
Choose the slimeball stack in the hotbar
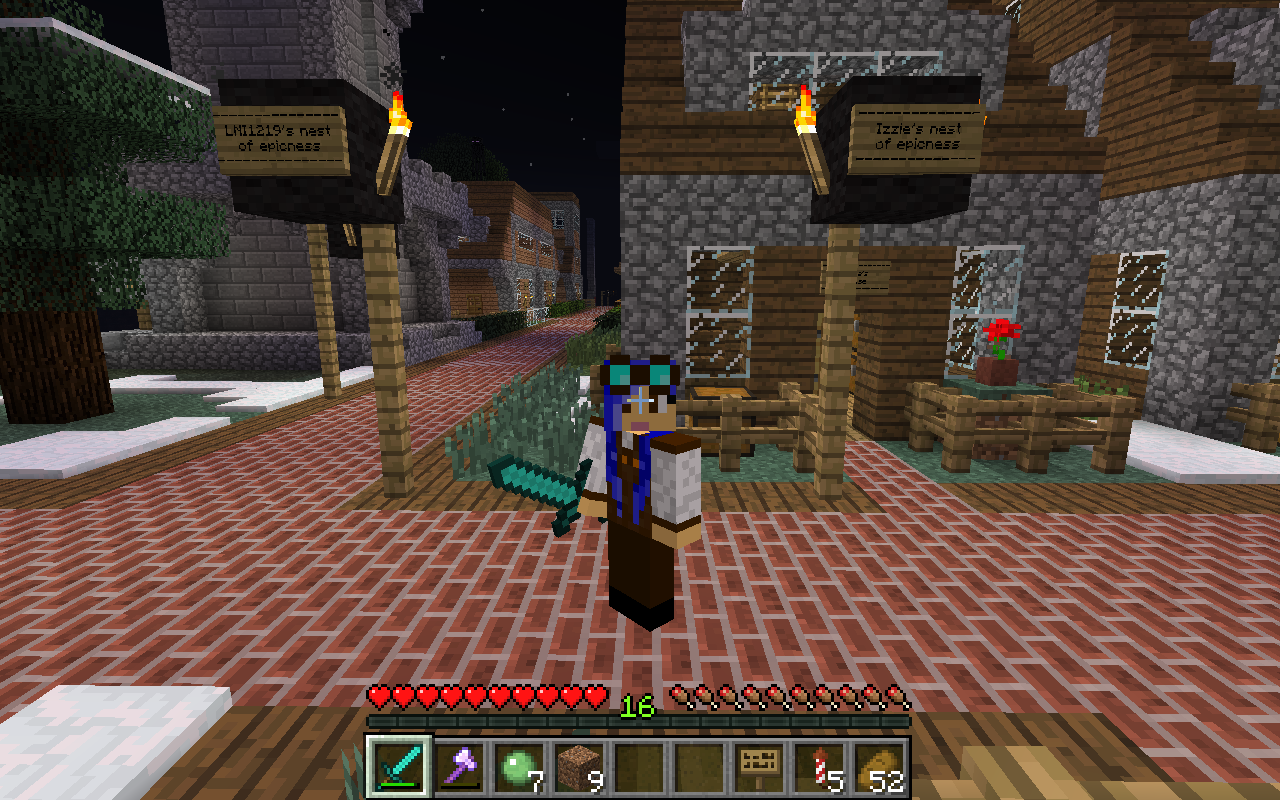519,767
